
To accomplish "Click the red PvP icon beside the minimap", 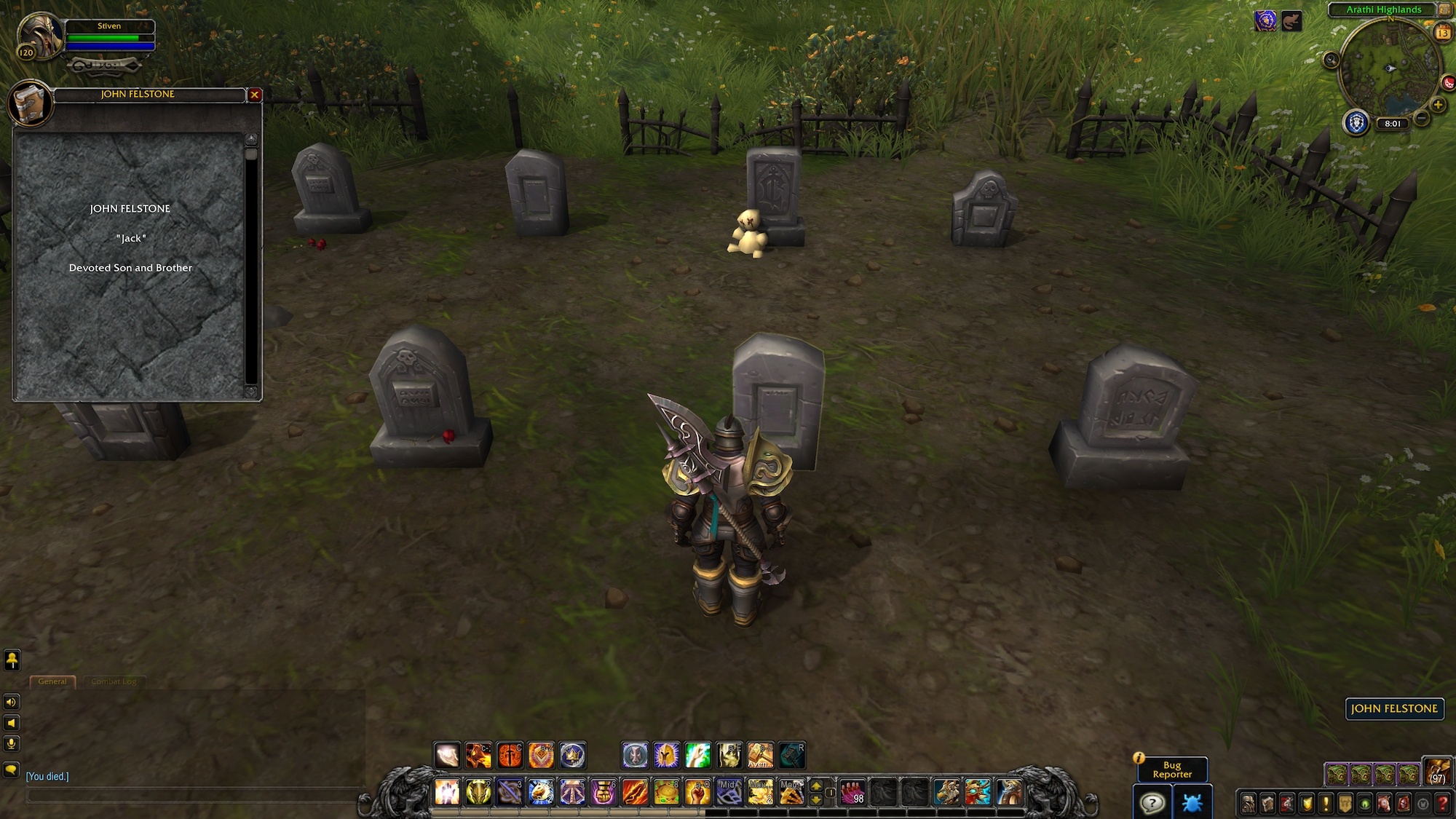I will (x=1448, y=82).
